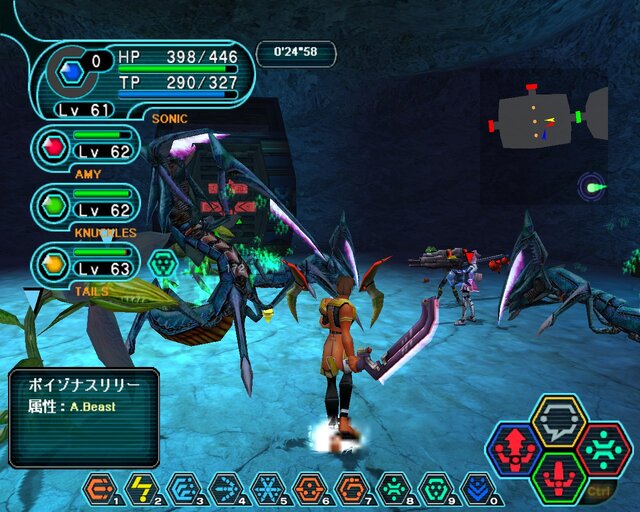640x512 pixels.
Task: Click Sonic's blue section ID emblem
Action: pyautogui.click(x=69, y=71)
